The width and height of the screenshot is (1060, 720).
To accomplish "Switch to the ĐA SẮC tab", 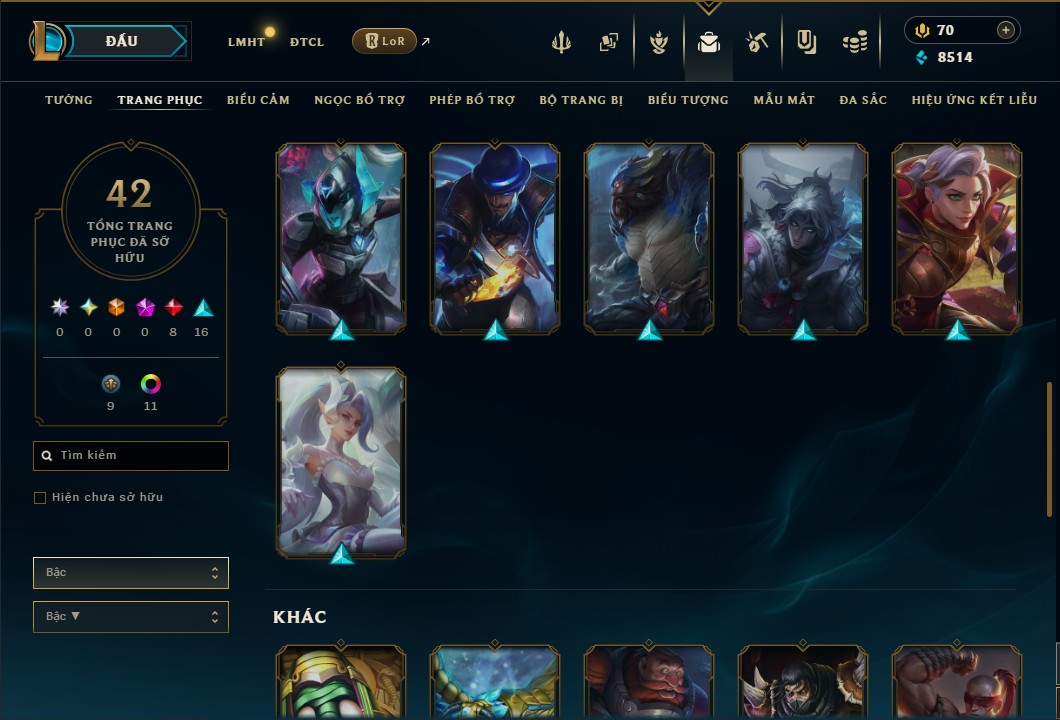I will pyautogui.click(x=863, y=100).
